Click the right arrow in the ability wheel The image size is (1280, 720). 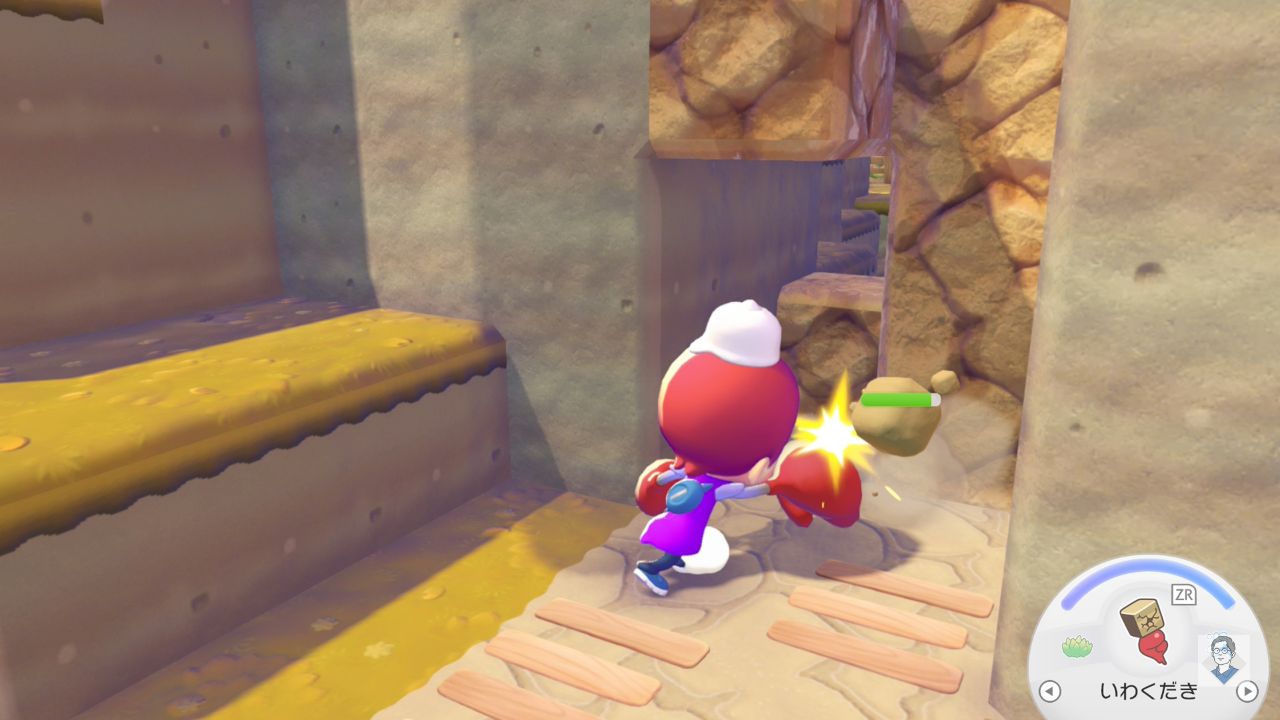[1246, 691]
